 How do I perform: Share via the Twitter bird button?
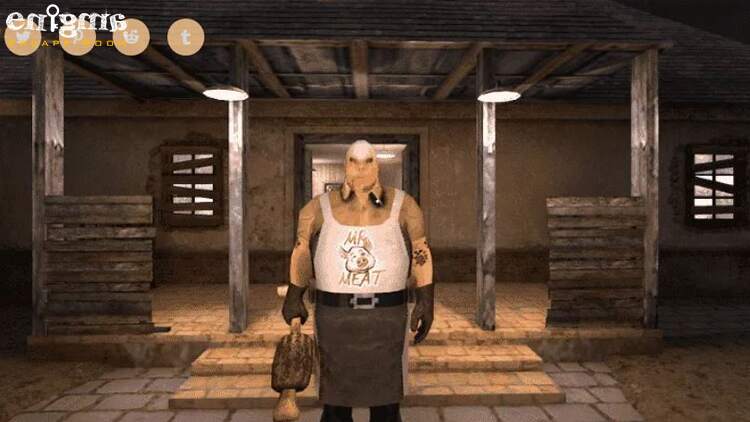pos(23,37)
